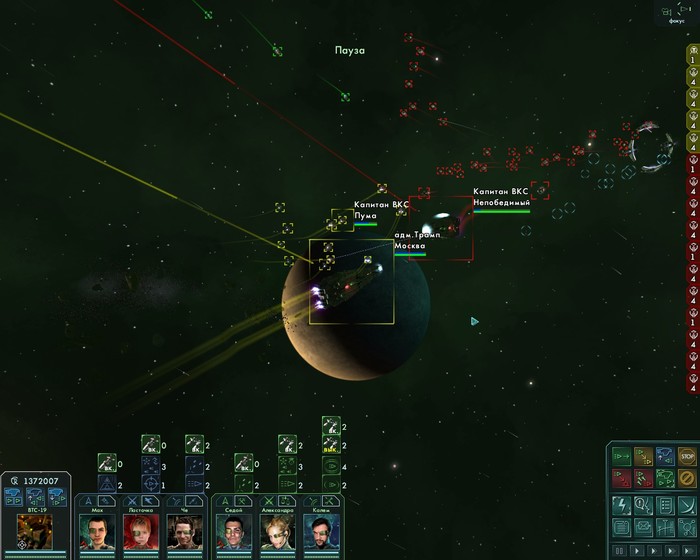Issue the green move-forward order
This screenshot has height=560, width=700.
point(621,458)
